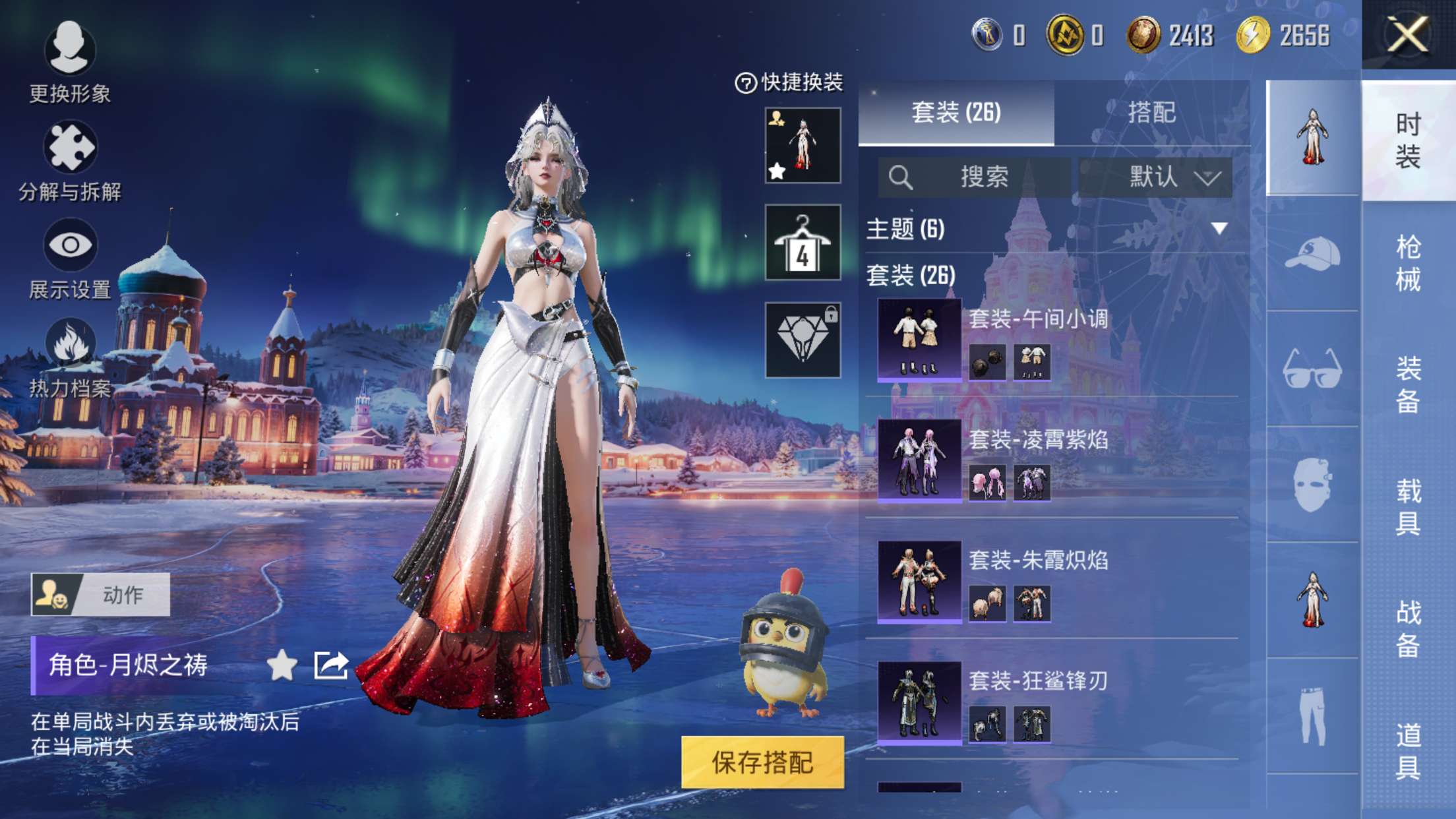Open the 默认 sort dropdown
The image size is (1456, 819).
pyautogui.click(x=1155, y=177)
